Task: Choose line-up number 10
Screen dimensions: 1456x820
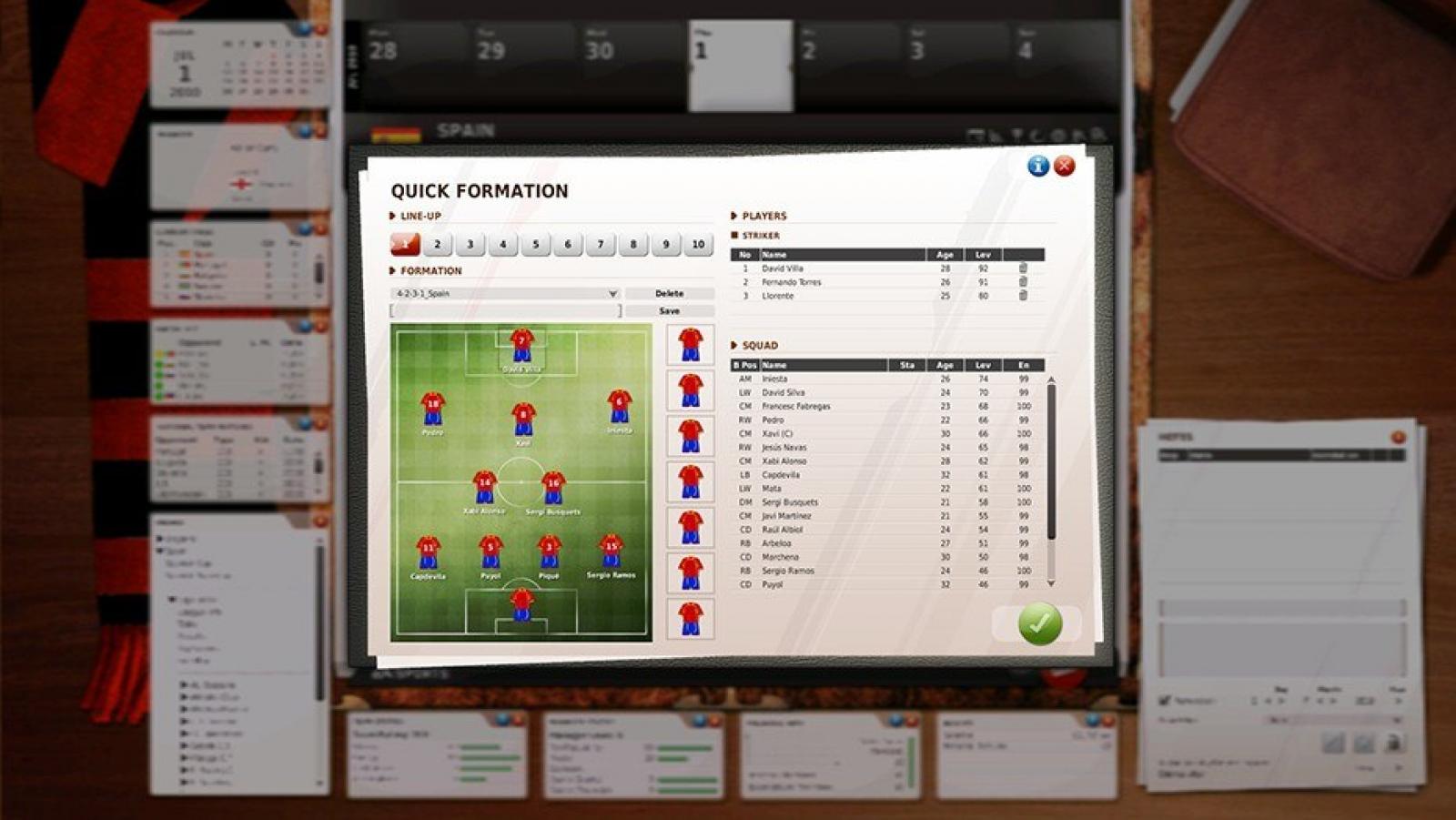Action: click(x=698, y=244)
